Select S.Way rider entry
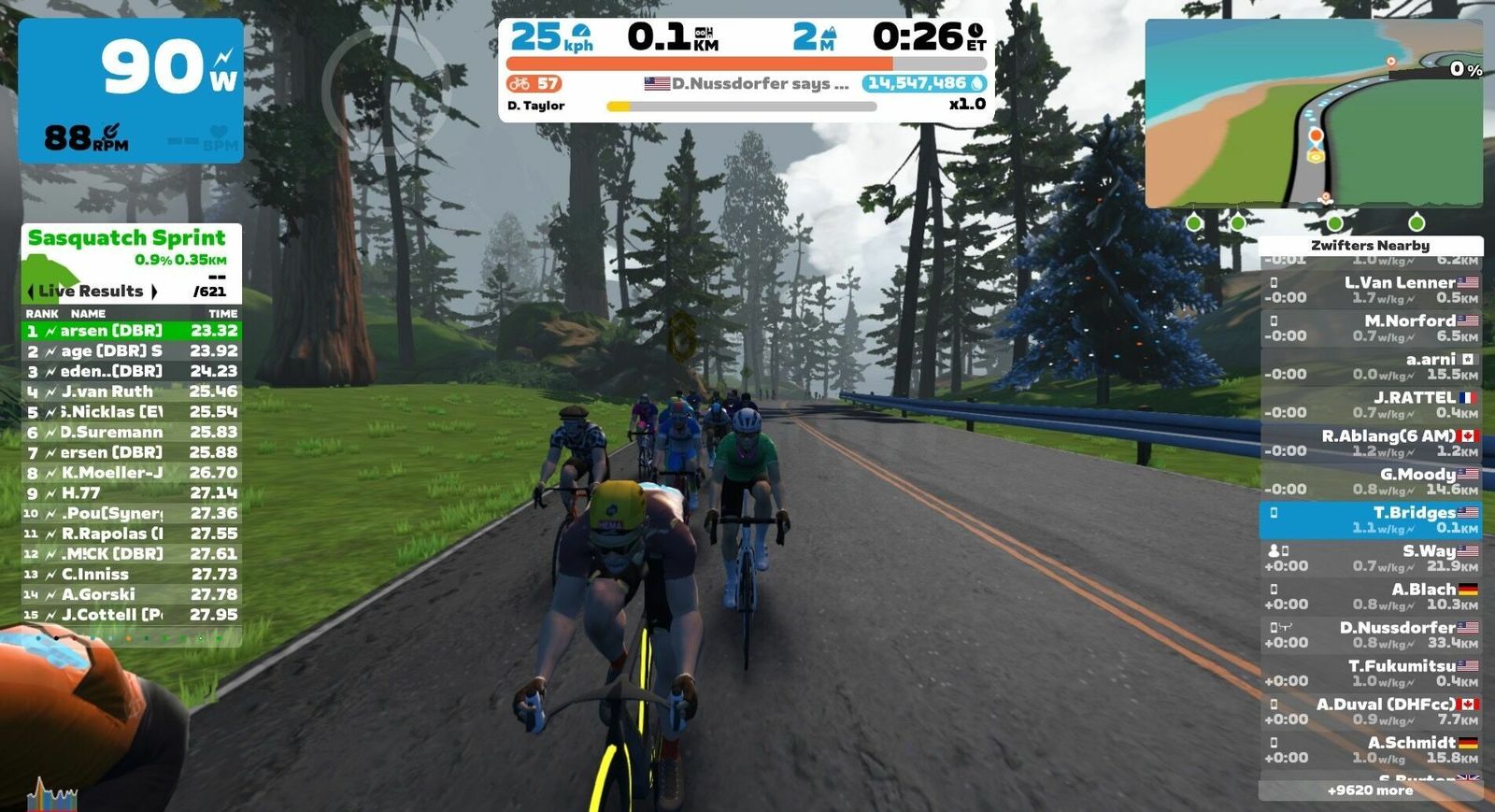The image size is (1495, 812). pyautogui.click(x=1370, y=559)
